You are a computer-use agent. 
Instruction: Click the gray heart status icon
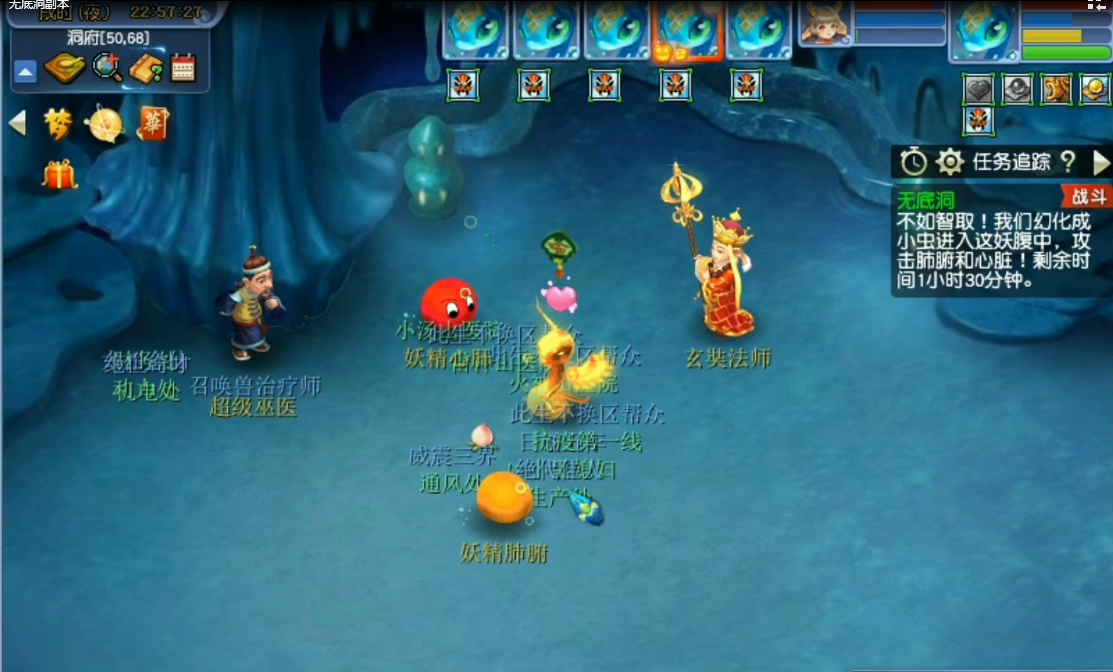point(978,90)
